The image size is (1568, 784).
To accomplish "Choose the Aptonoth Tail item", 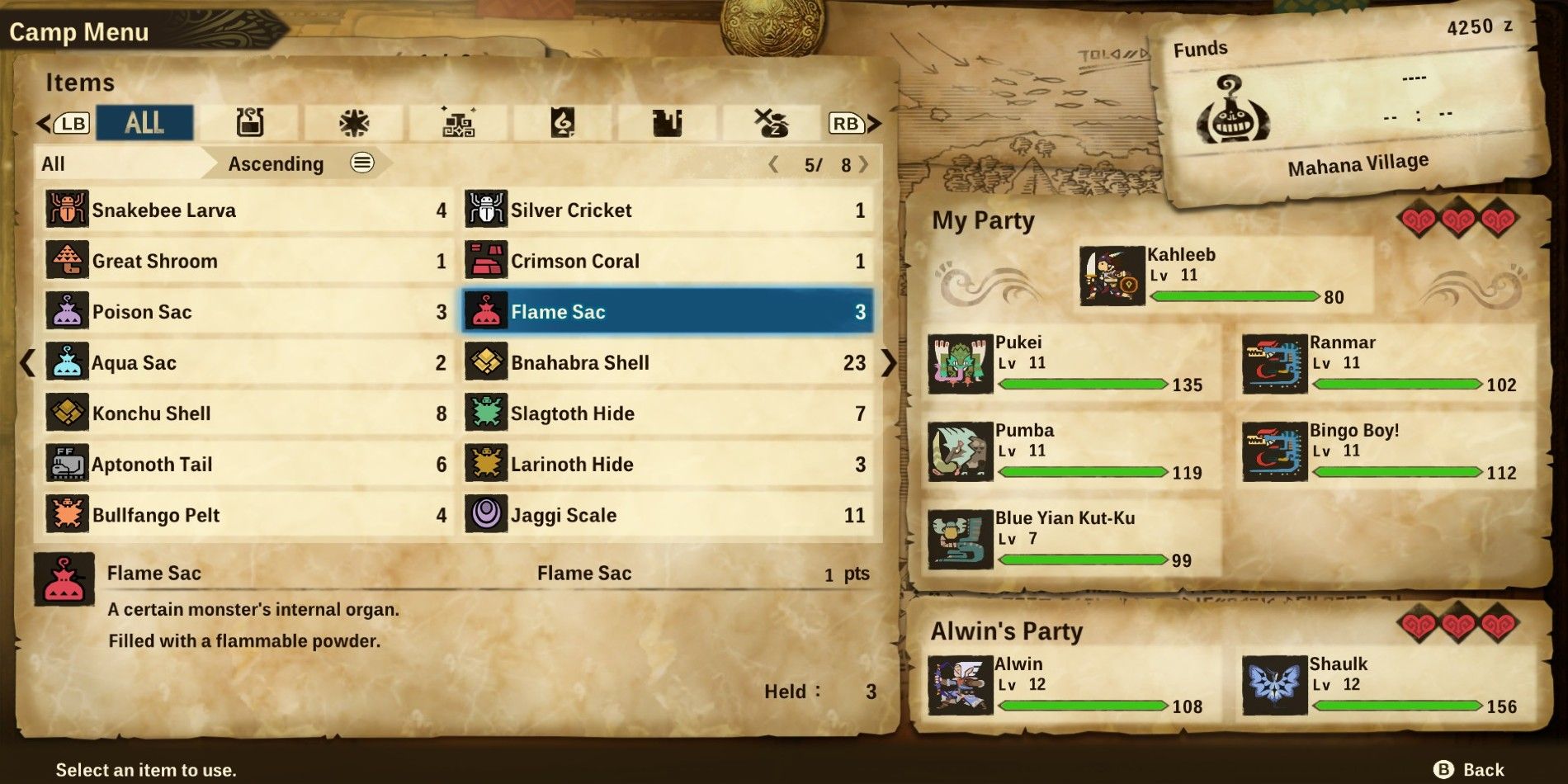I will [247, 465].
